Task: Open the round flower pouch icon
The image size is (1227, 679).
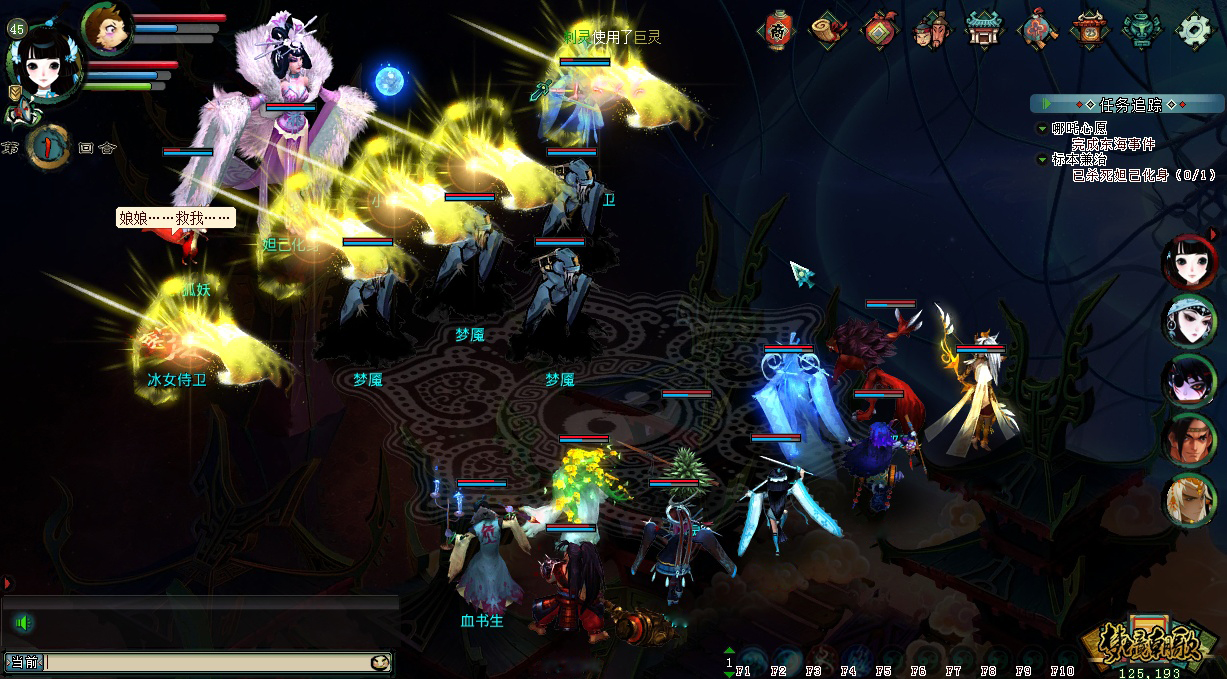Action: tap(1038, 29)
